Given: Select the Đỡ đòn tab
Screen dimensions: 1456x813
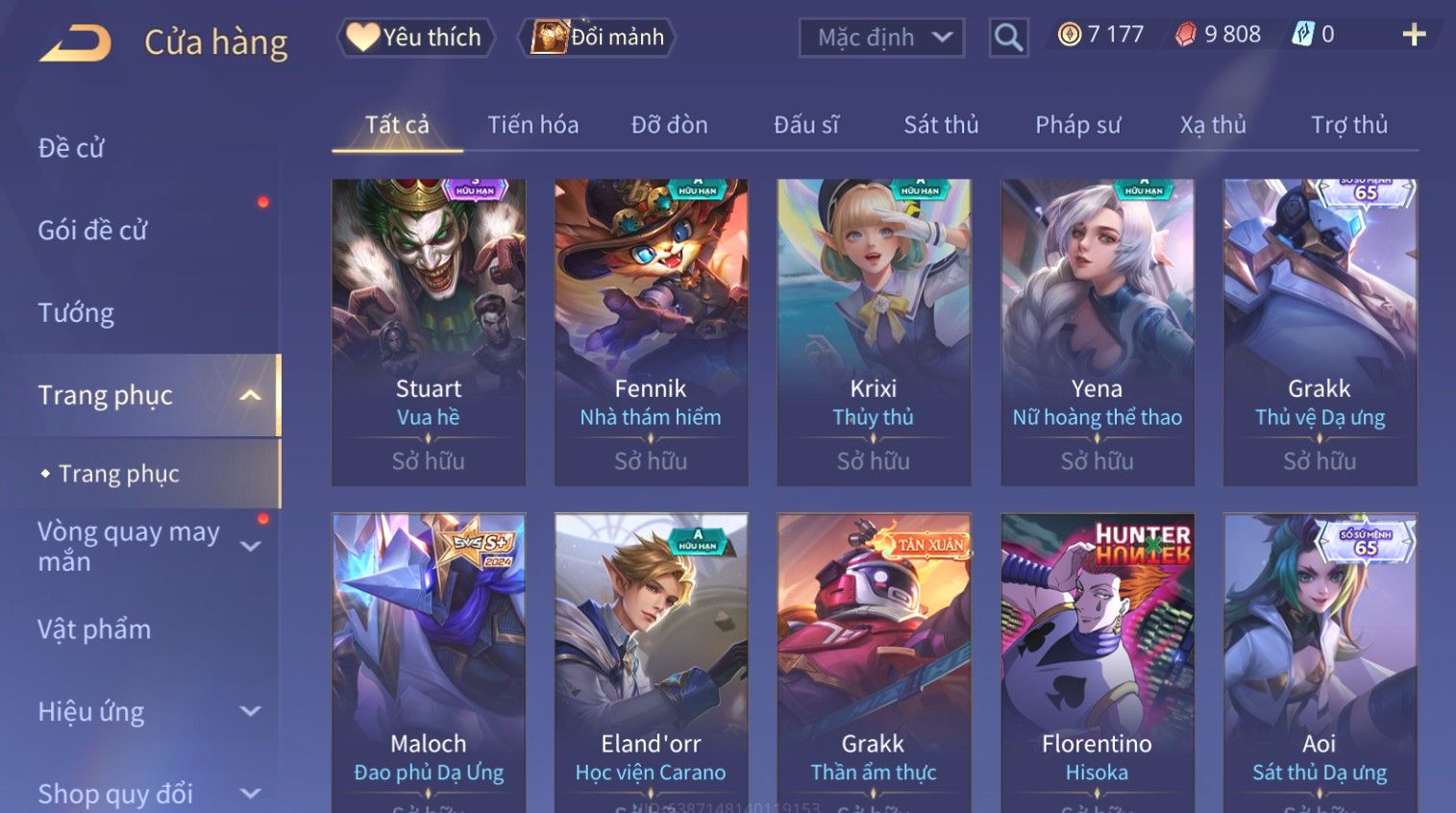Looking at the screenshot, I should click(x=669, y=125).
